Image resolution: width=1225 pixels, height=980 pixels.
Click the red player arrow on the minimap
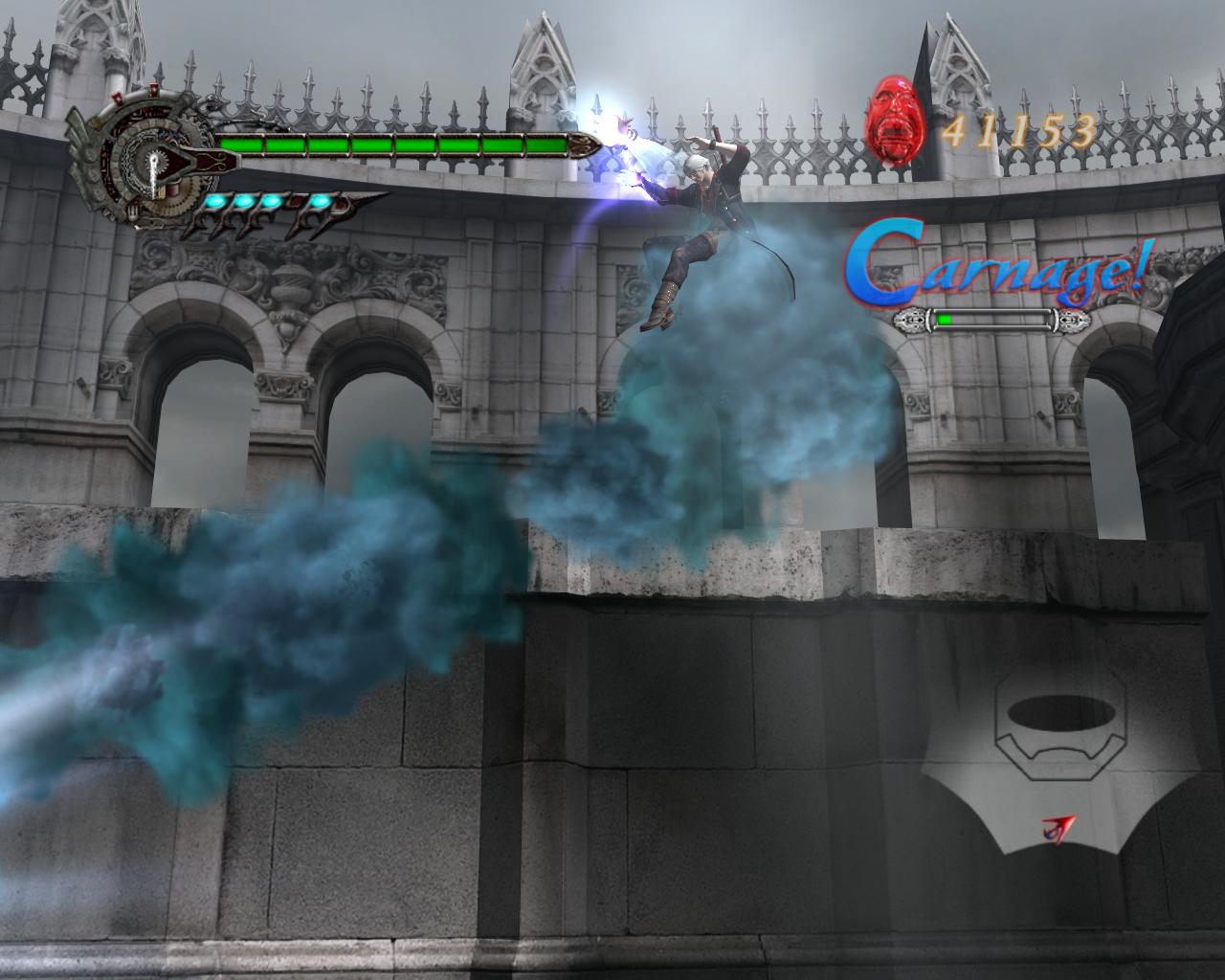1059,828
